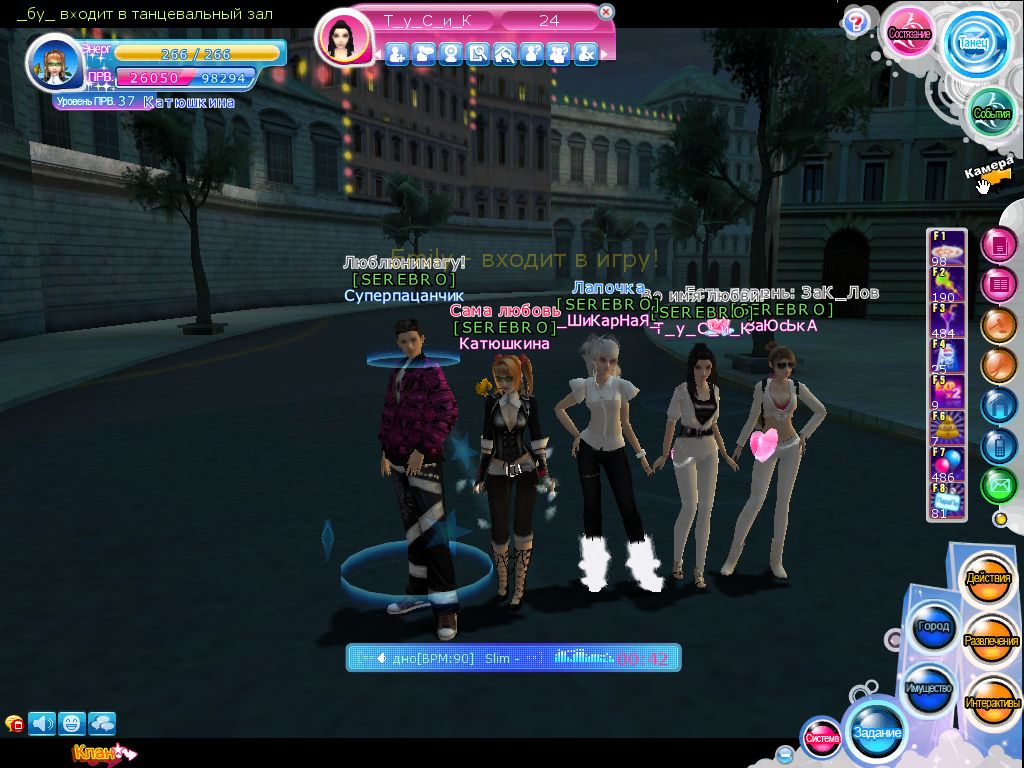The image size is (1024, 768).
Task: Open the События events button
Action: click(x=991, y=113)
